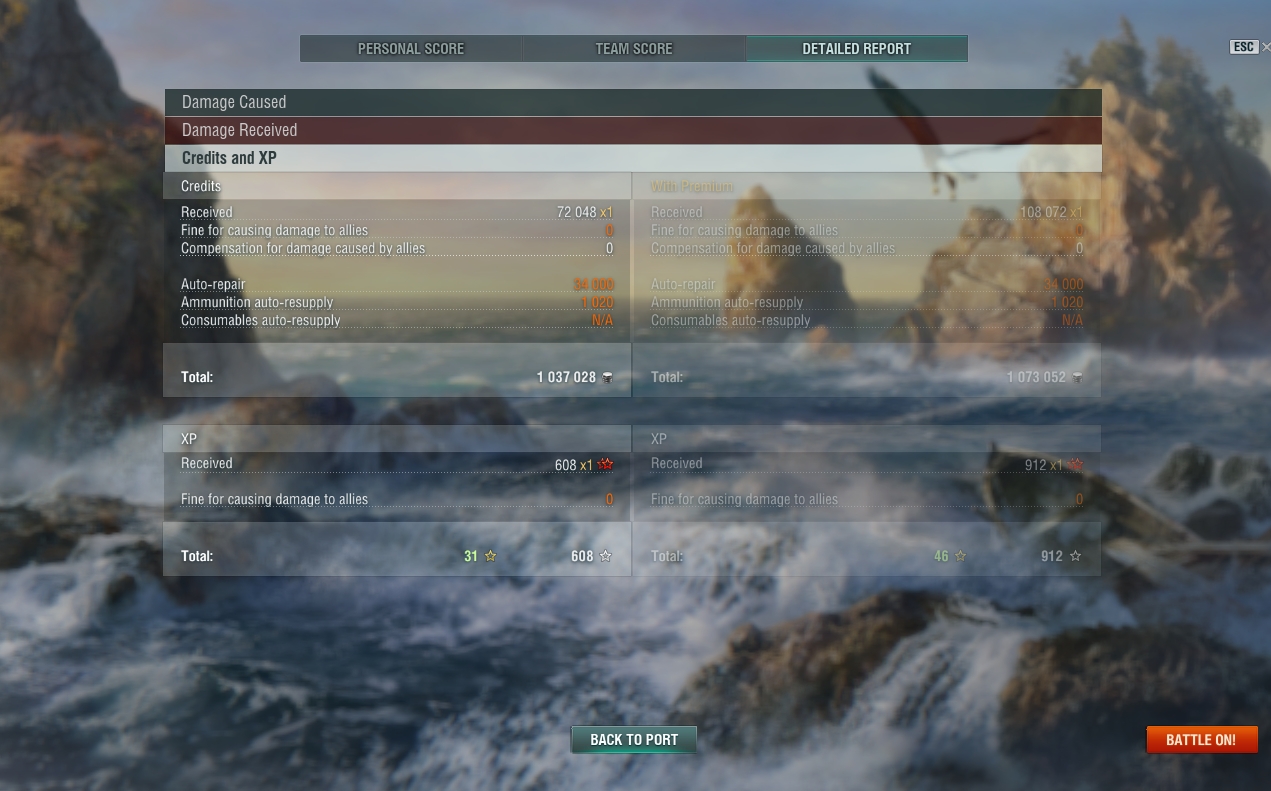Screen dimensions: 1271x791
Task: Collapse the Credits and XP section
Action: pyautogui.click(x=632, y=158)
